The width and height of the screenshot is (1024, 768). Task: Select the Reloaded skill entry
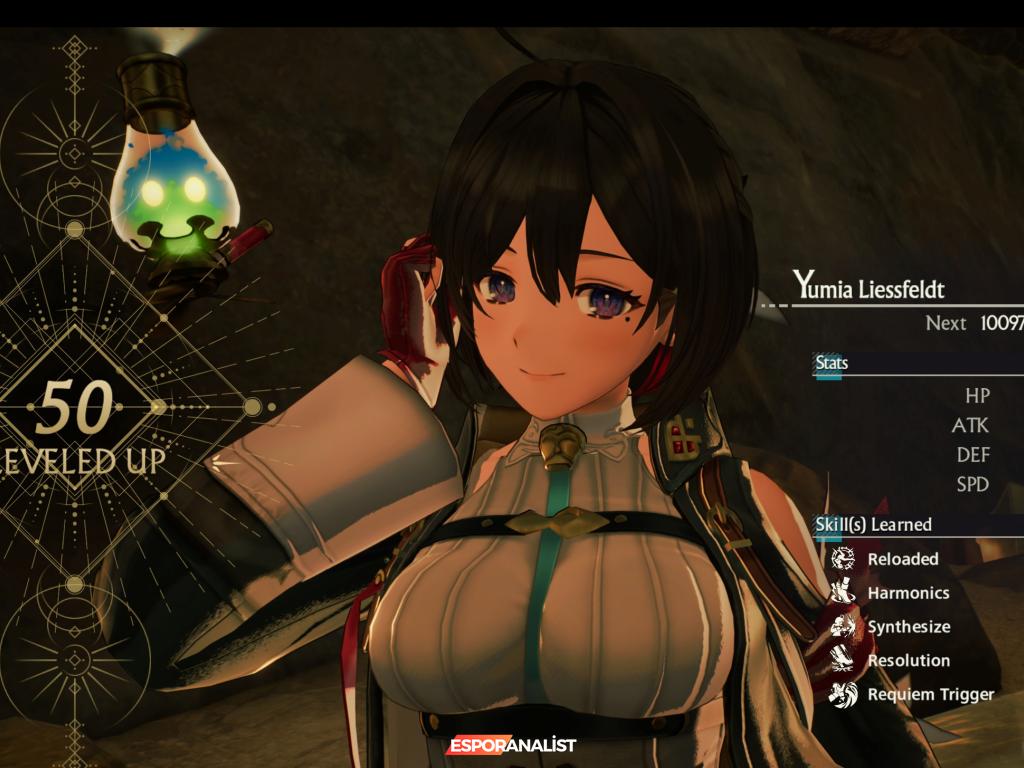[902, 559]
